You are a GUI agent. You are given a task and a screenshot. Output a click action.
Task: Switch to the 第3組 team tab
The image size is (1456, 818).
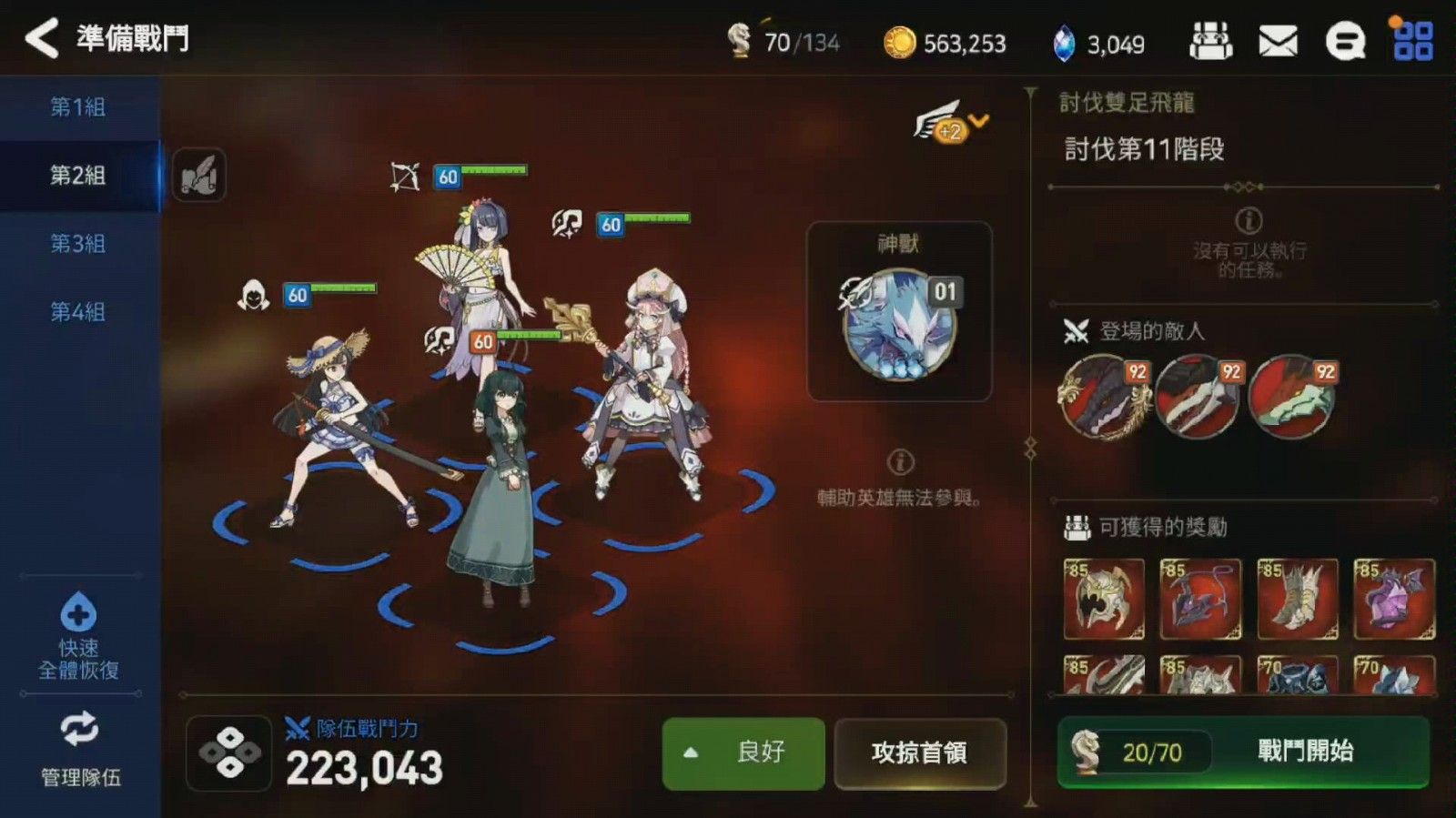(80, 244)
